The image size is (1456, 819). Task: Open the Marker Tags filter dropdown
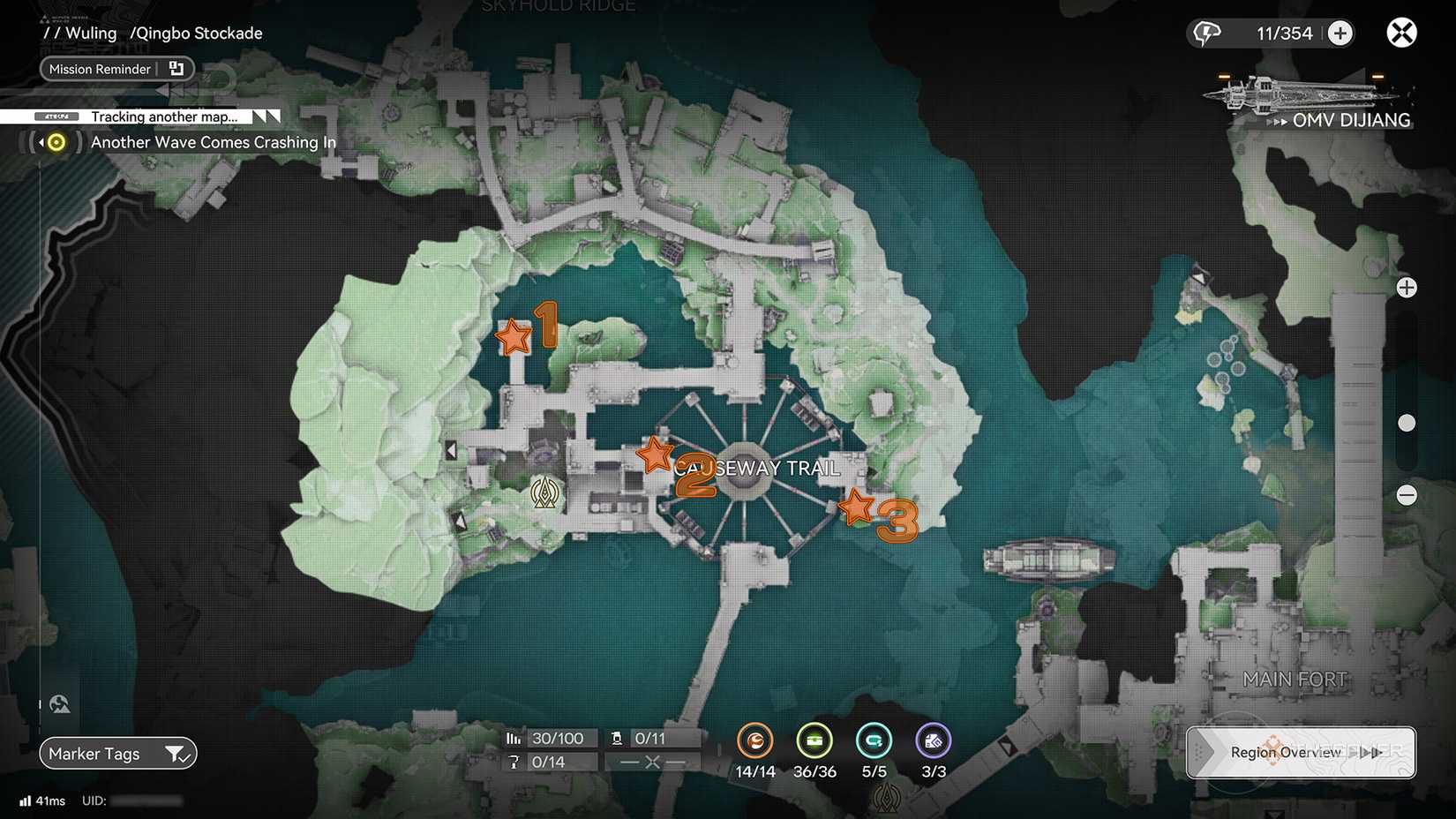[x=117, y=754]
